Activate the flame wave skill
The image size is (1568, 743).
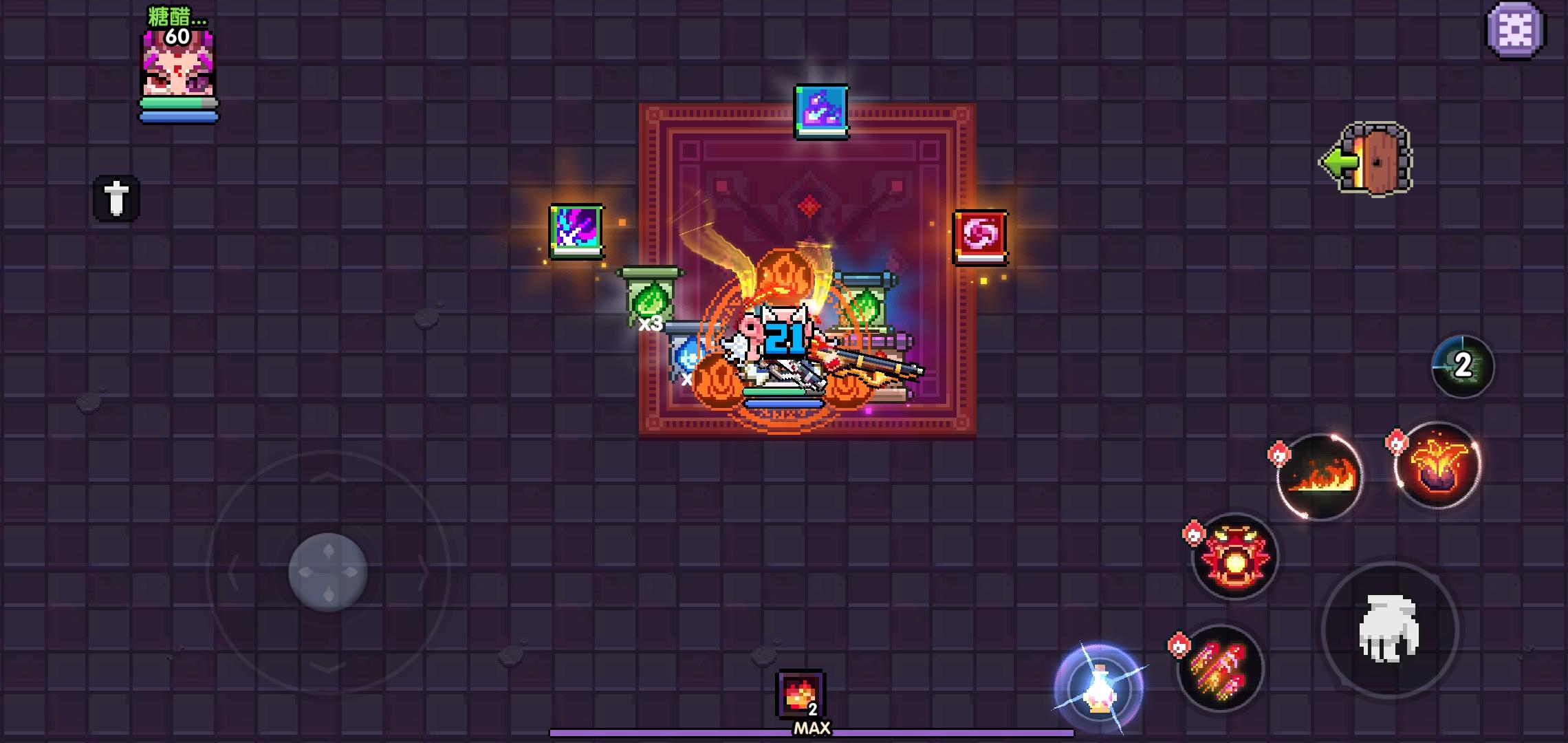(1320, 476)
